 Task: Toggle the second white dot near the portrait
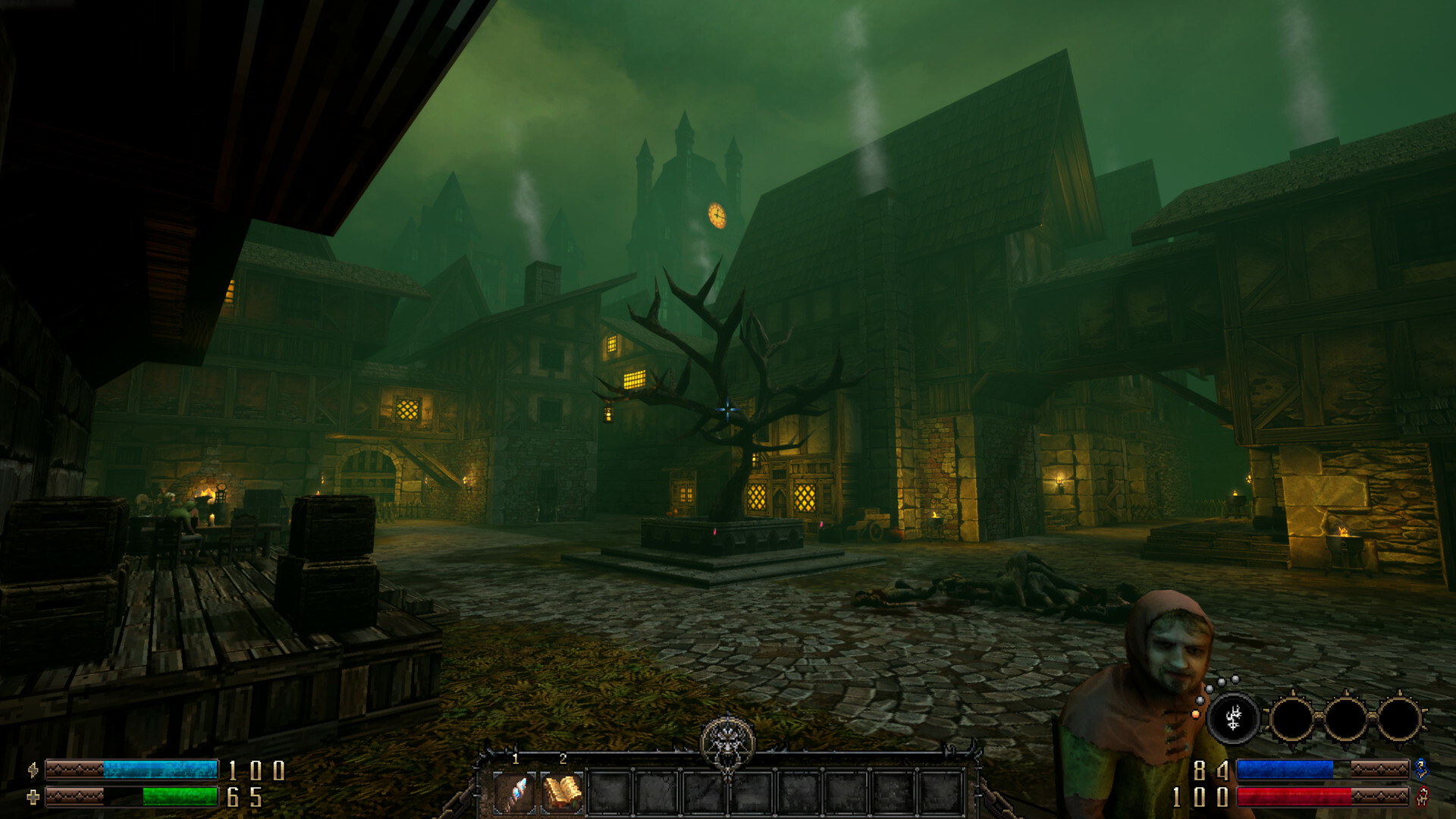pos(1221,682)
